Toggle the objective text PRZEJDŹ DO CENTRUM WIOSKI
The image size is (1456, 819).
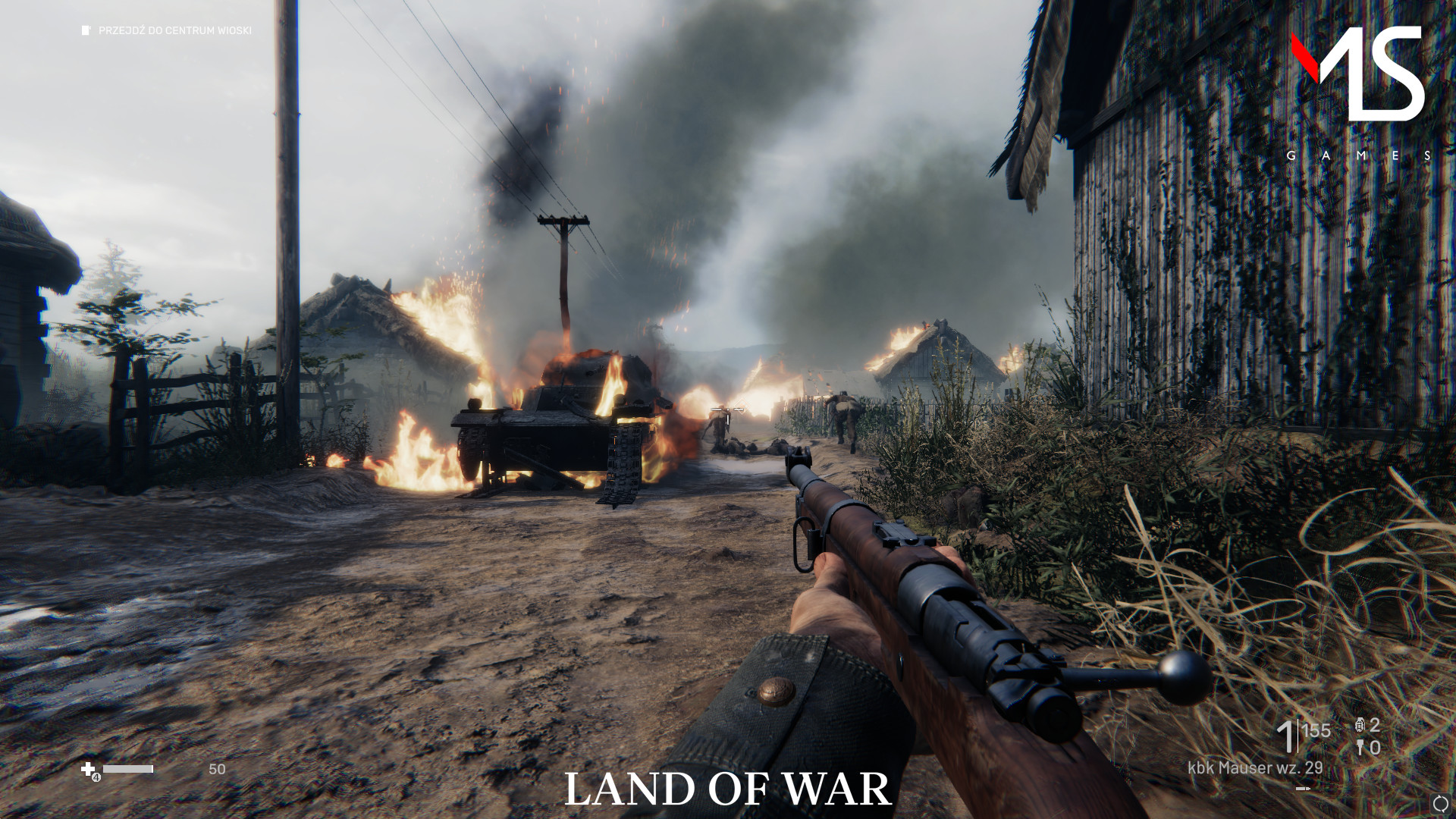click(174, 32)
